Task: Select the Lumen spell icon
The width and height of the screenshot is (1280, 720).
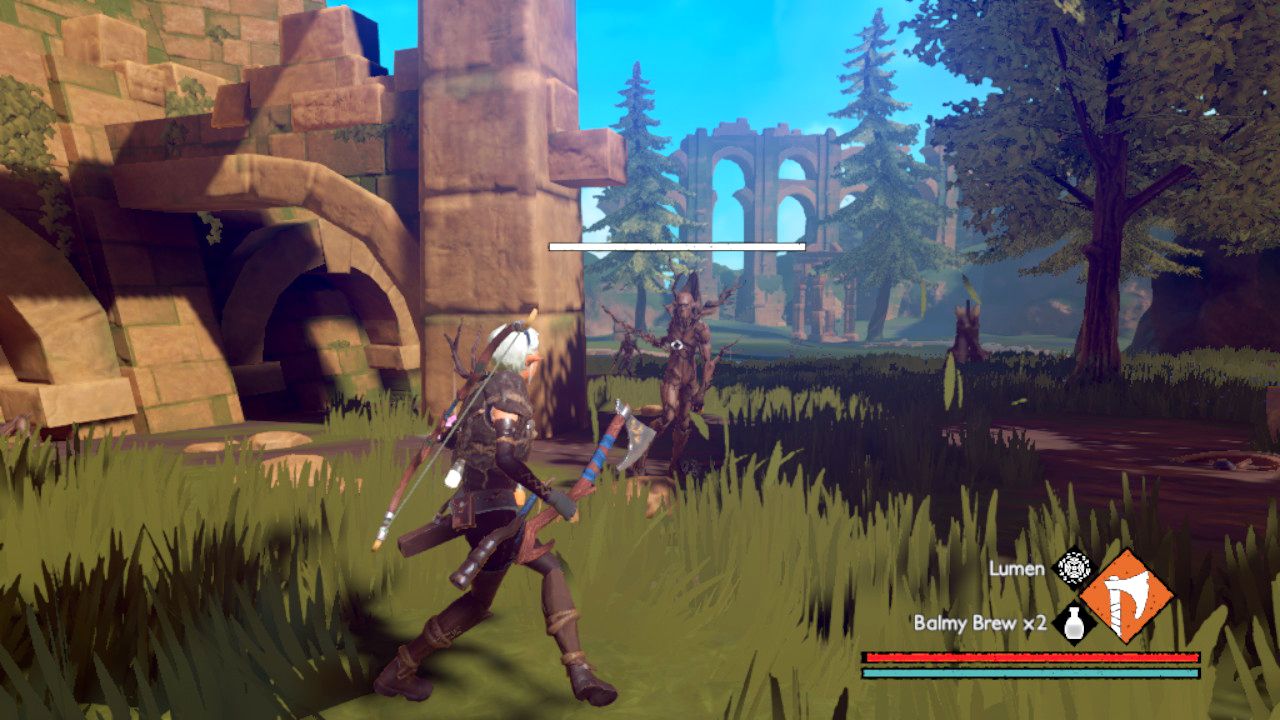Action: point(1073,569)
